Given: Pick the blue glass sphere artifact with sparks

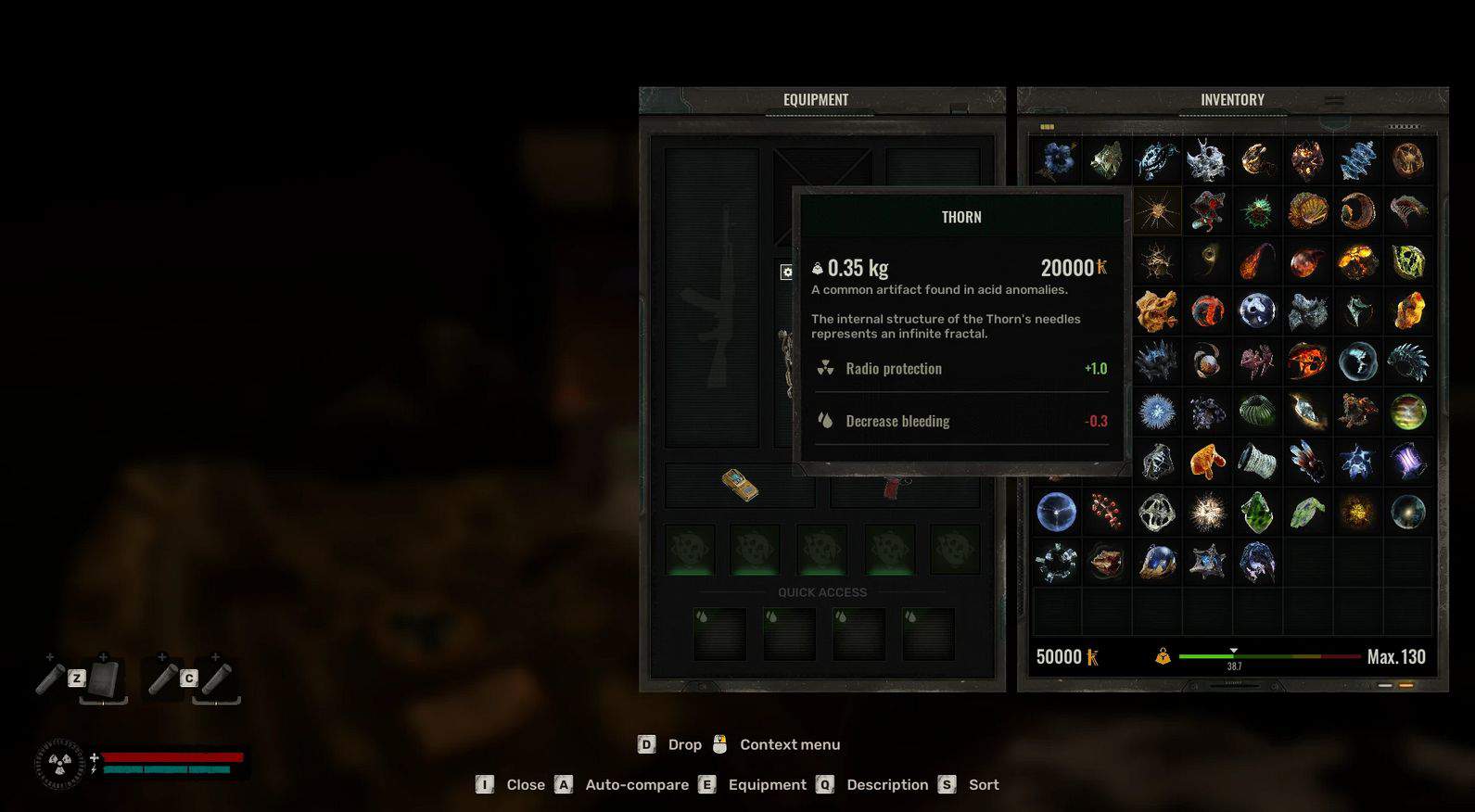Looking at the screenshot, I should point(1056,512).
